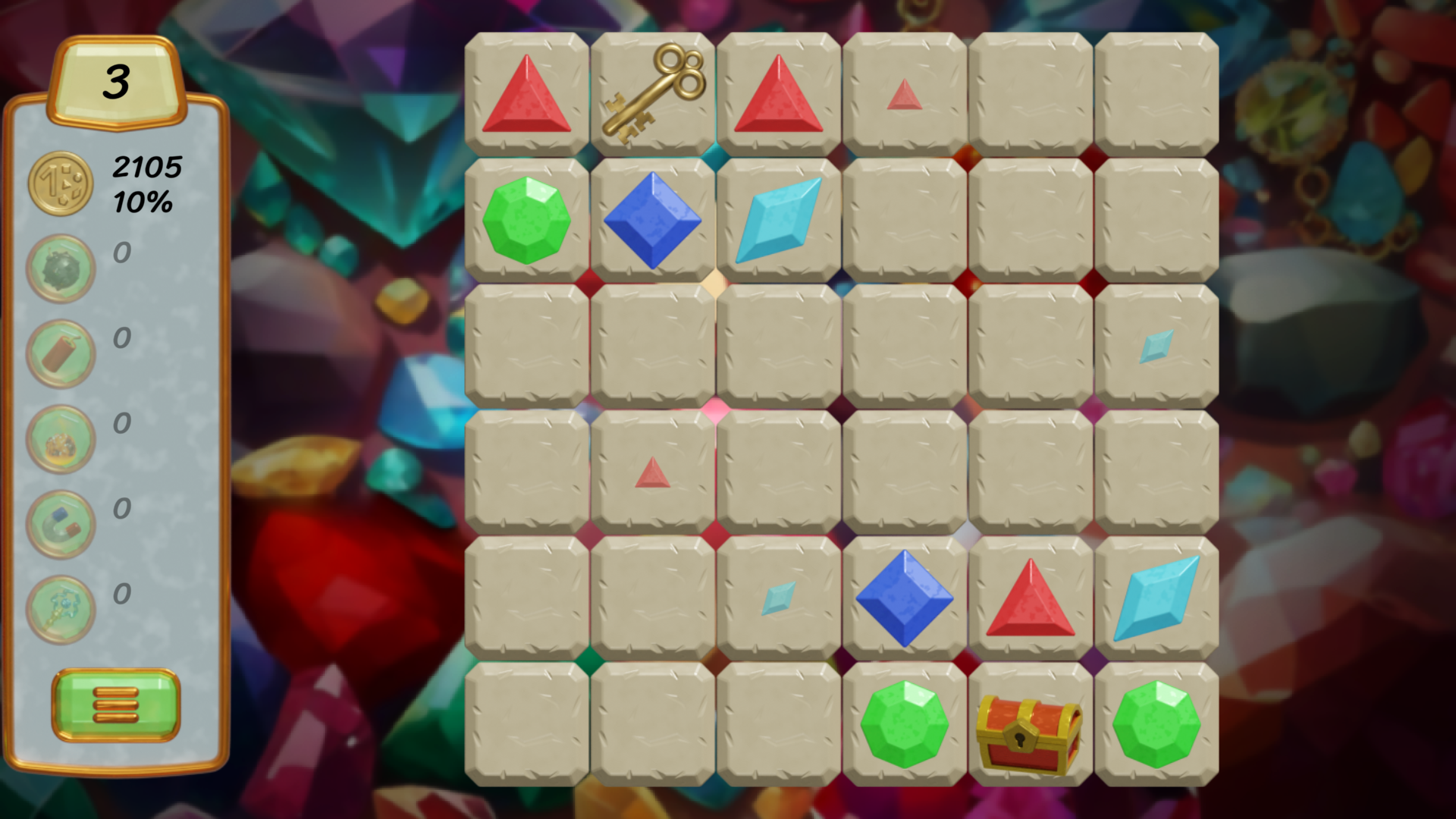Viewport: 1456px width, 819px height.
Task: Click the coins total 2105 label
Action: [146, 165]
